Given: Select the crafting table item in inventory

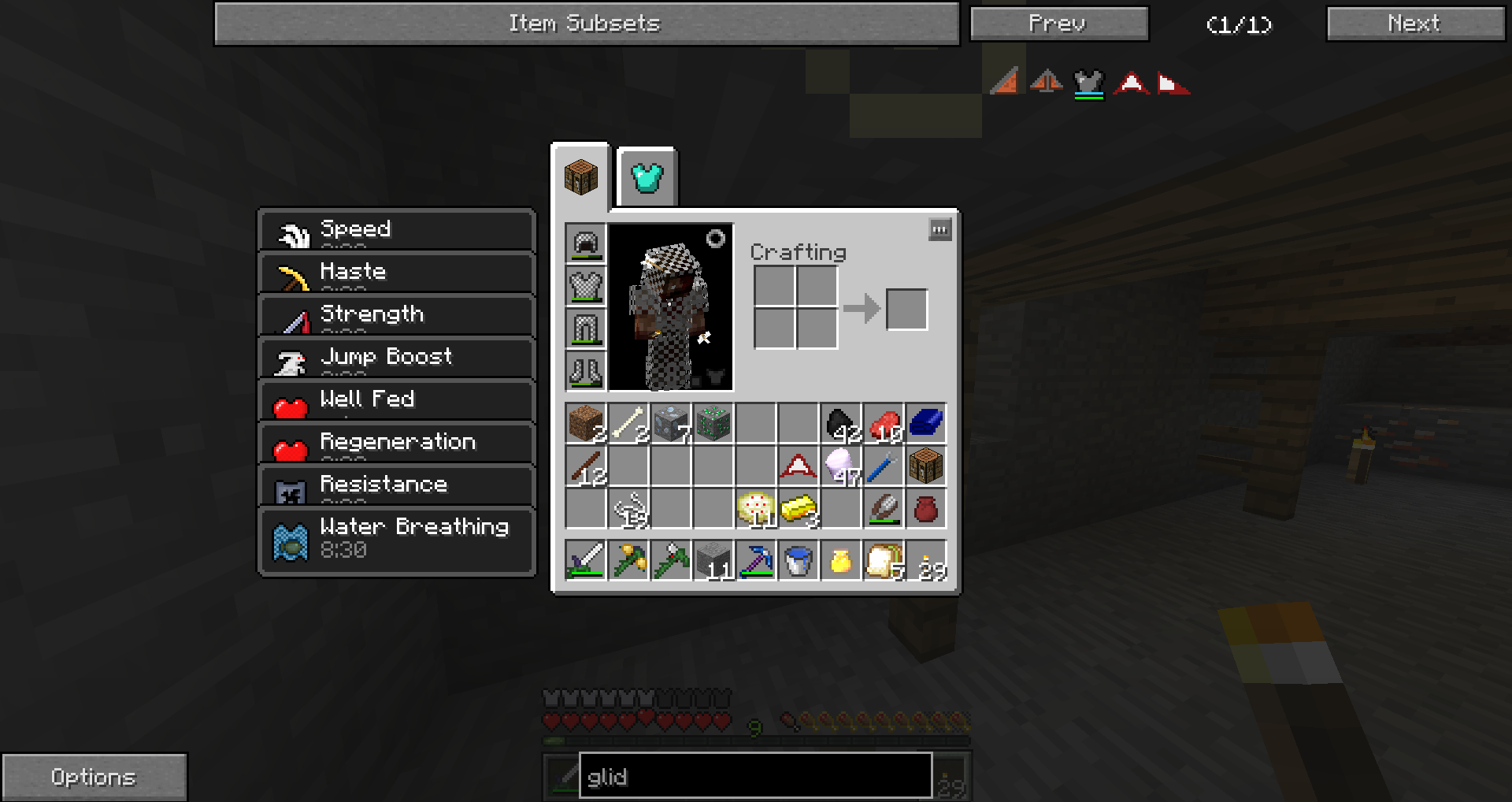Looking at the screenshot, I should pos(926,466).
